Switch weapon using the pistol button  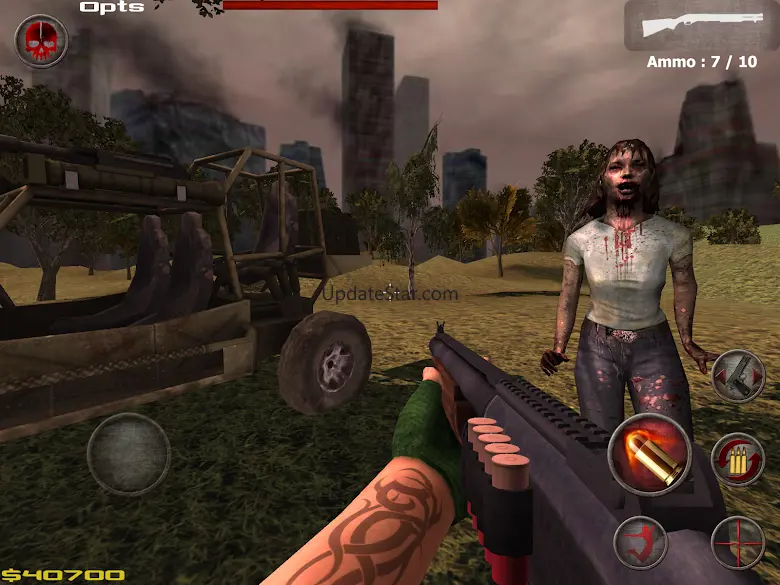click(x=738, y=376)
